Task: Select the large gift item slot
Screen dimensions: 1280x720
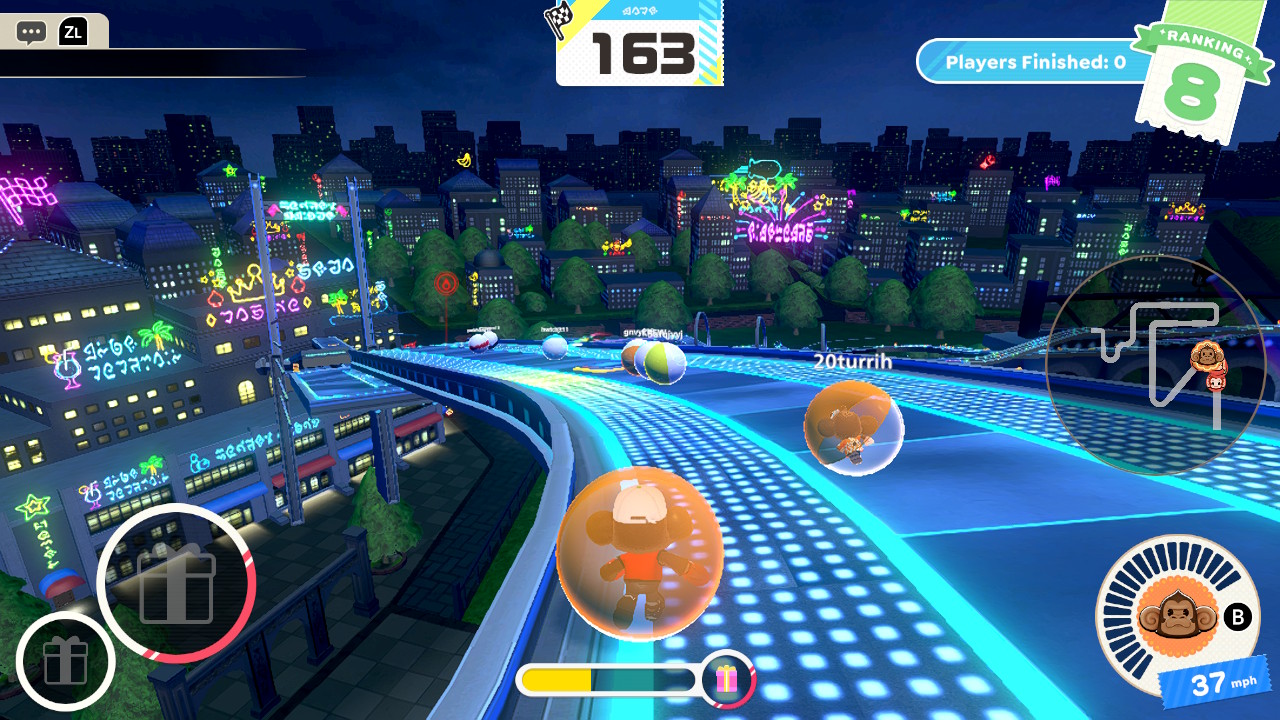Action: pos(177,583)
